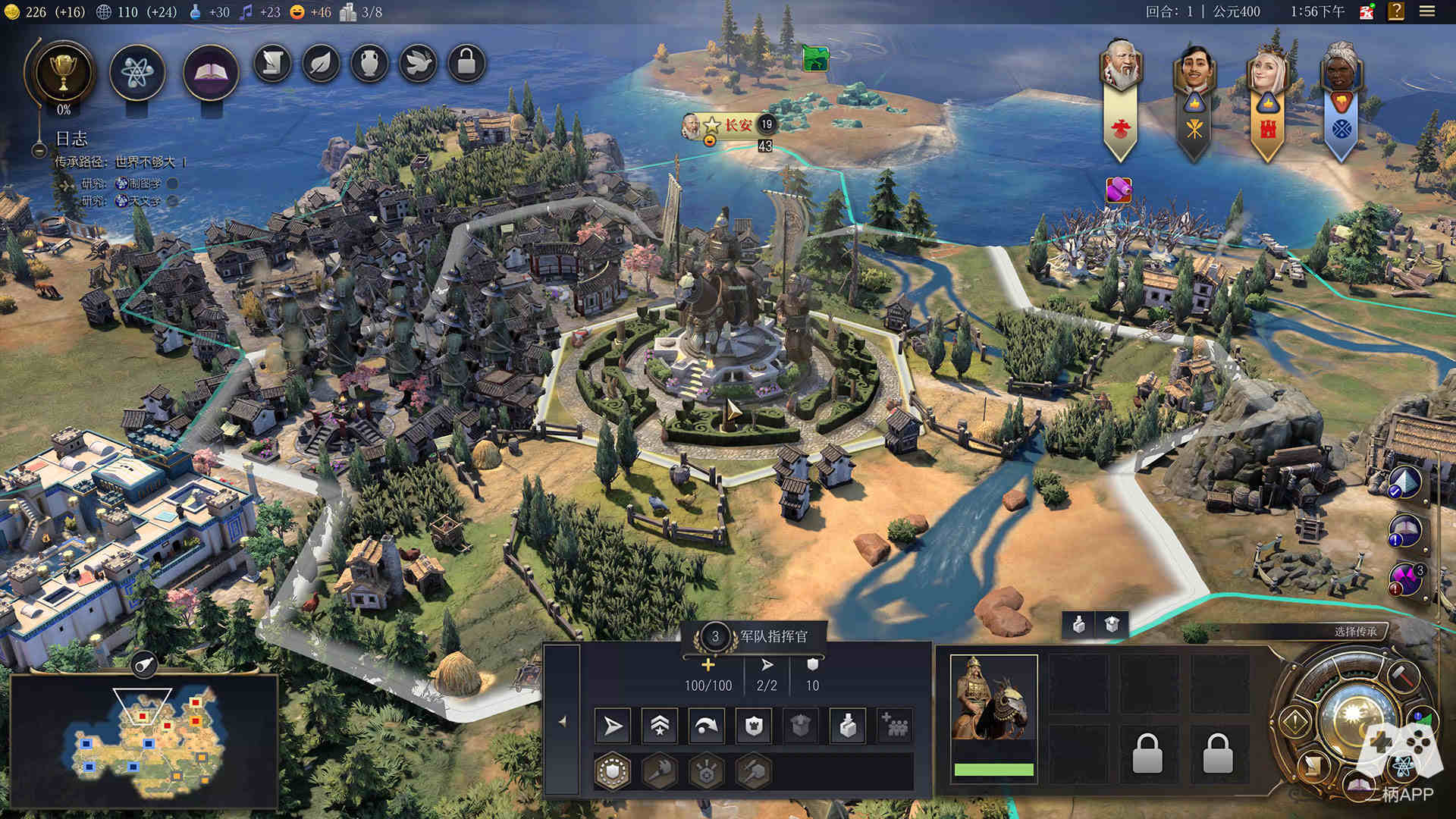Open the dove religion panel
The image size is (1456, 819).
point(418,64)
